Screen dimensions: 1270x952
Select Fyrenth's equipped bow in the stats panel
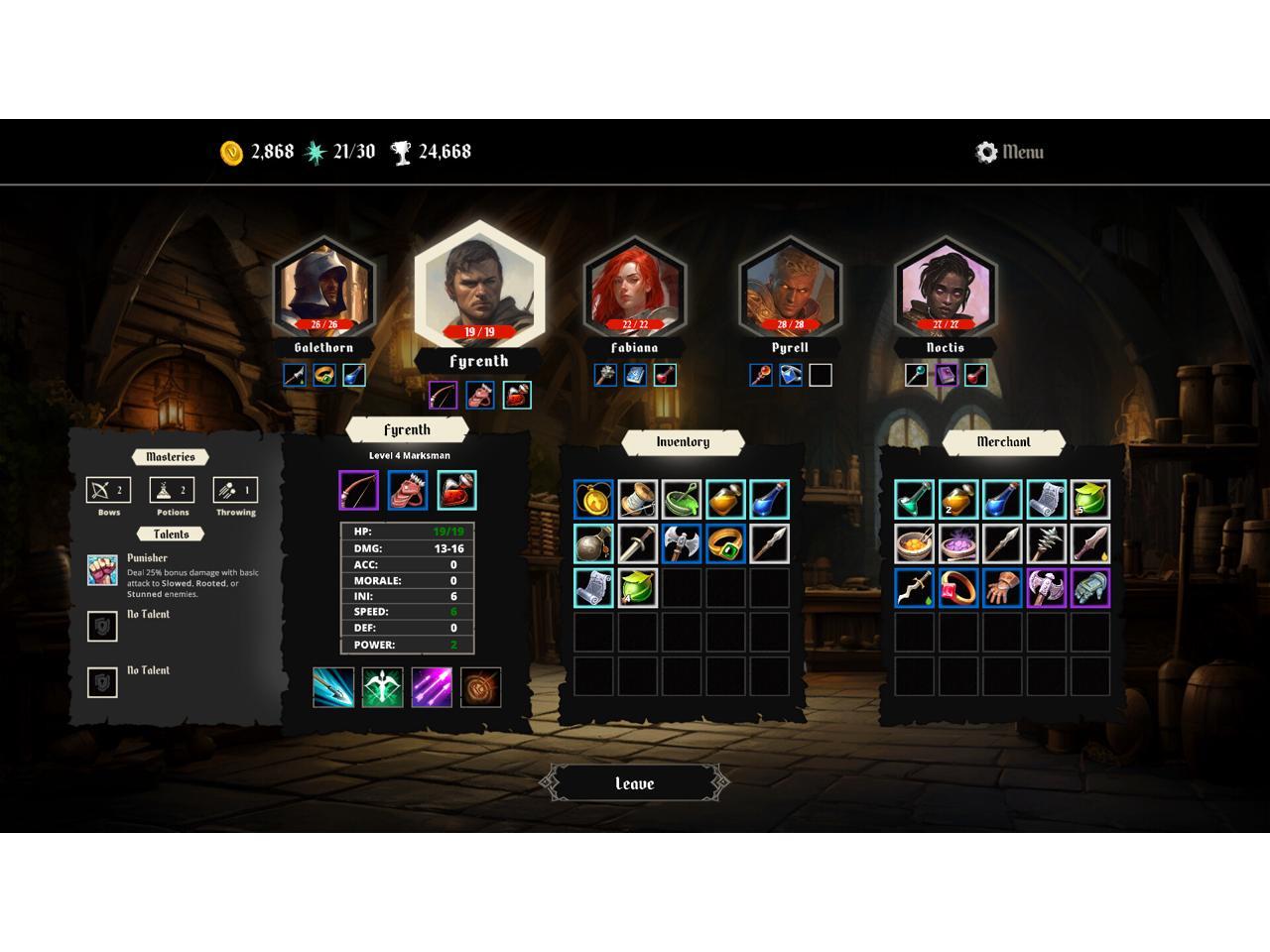[x=358, y=491]
